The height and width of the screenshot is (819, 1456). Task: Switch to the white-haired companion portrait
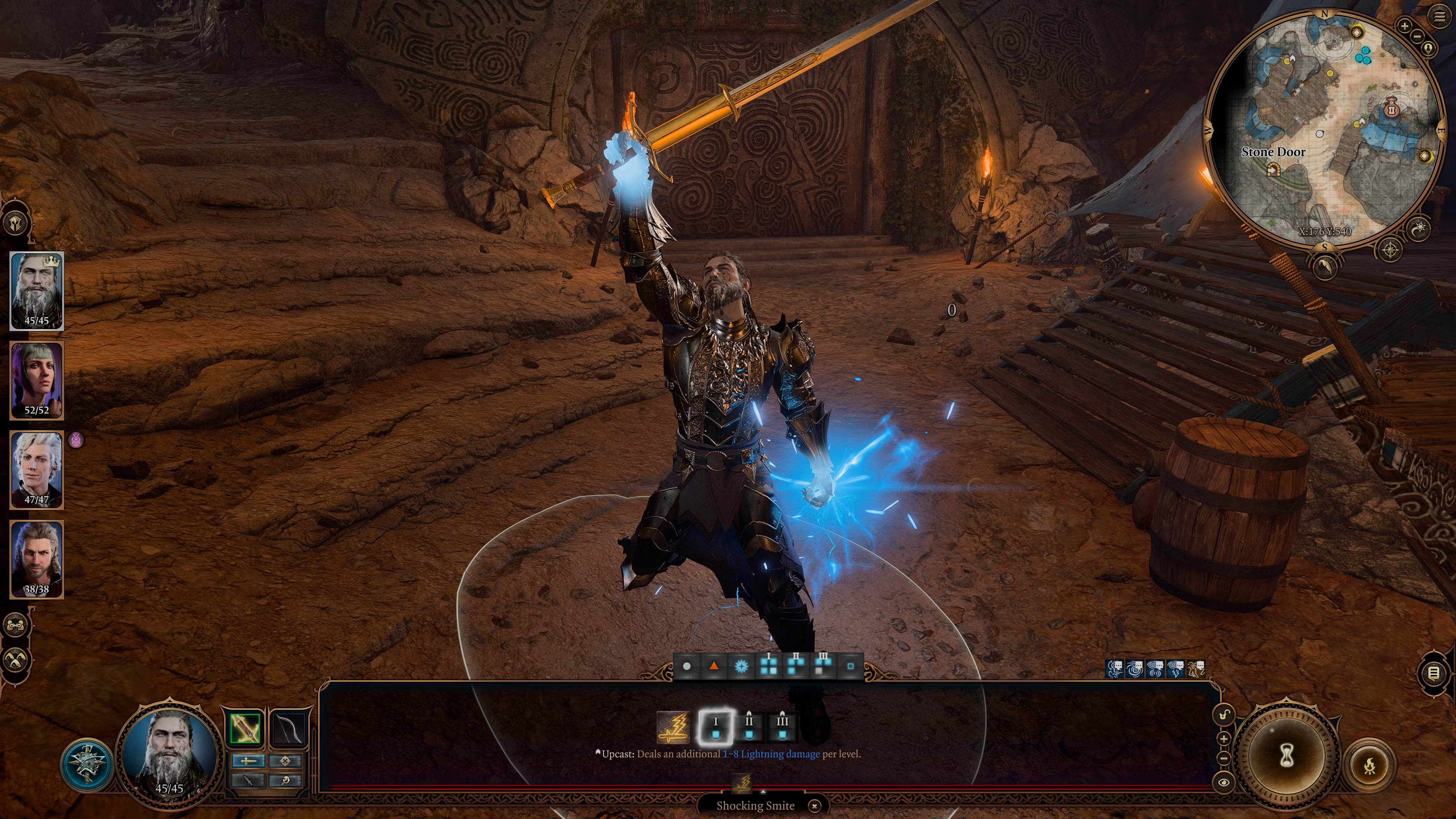[x=37, y=470]
